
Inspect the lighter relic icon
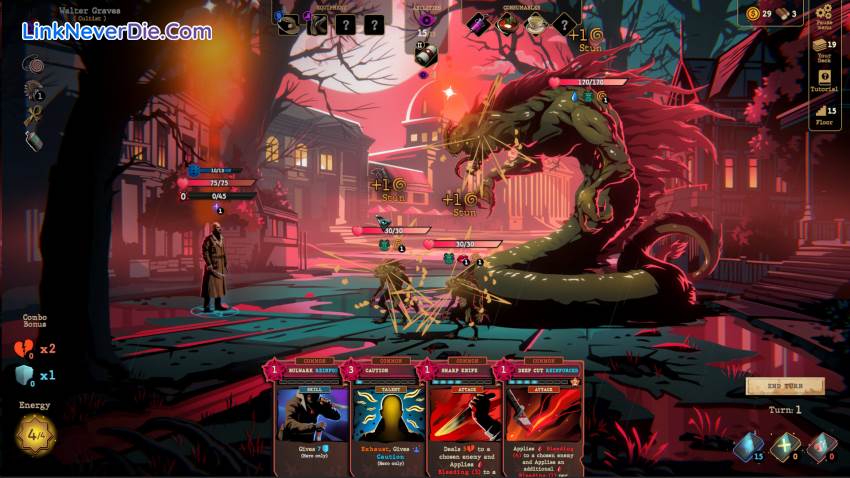click(x=33, y=140)
